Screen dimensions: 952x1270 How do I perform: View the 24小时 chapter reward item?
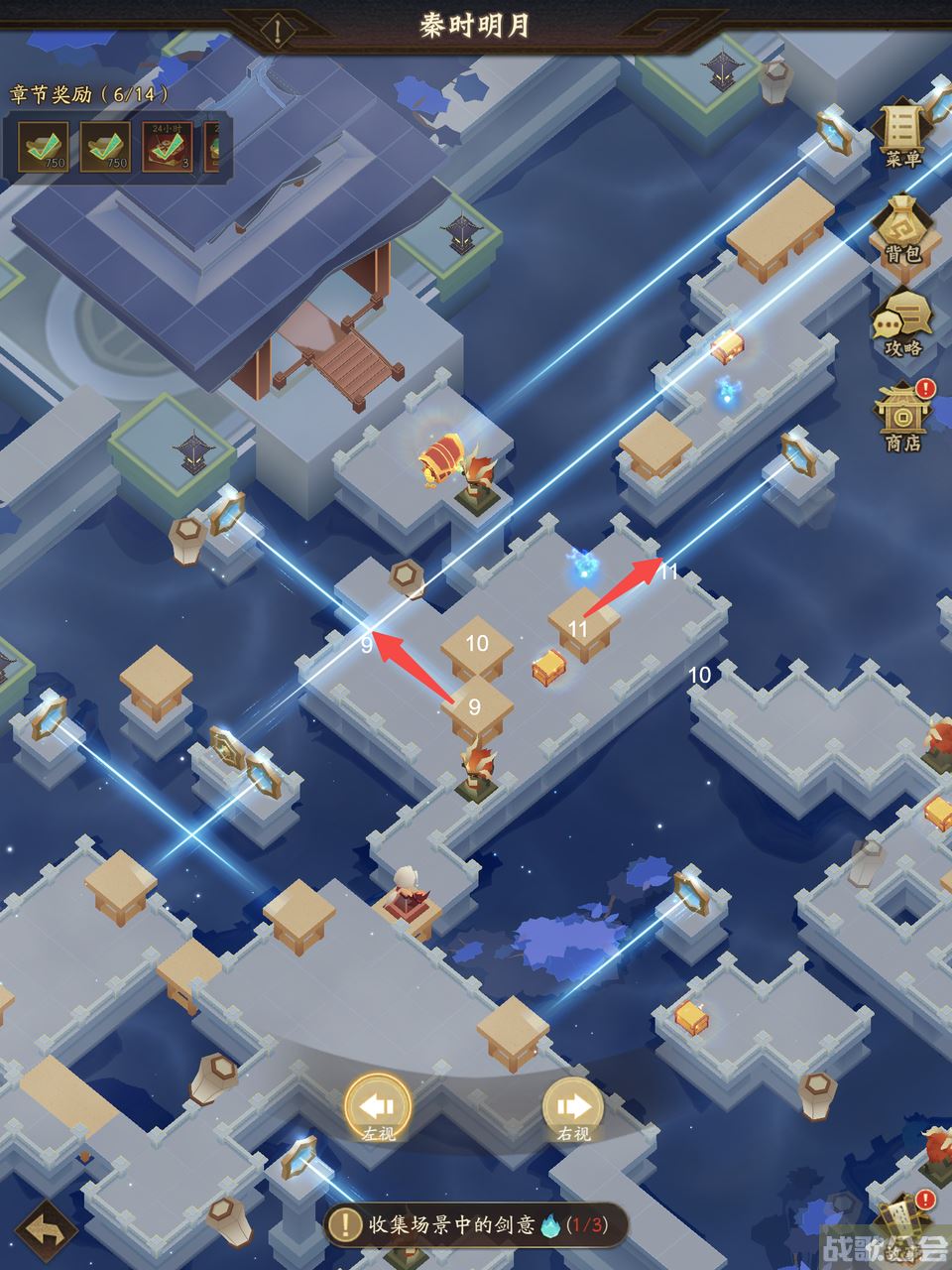click(167, 147)
